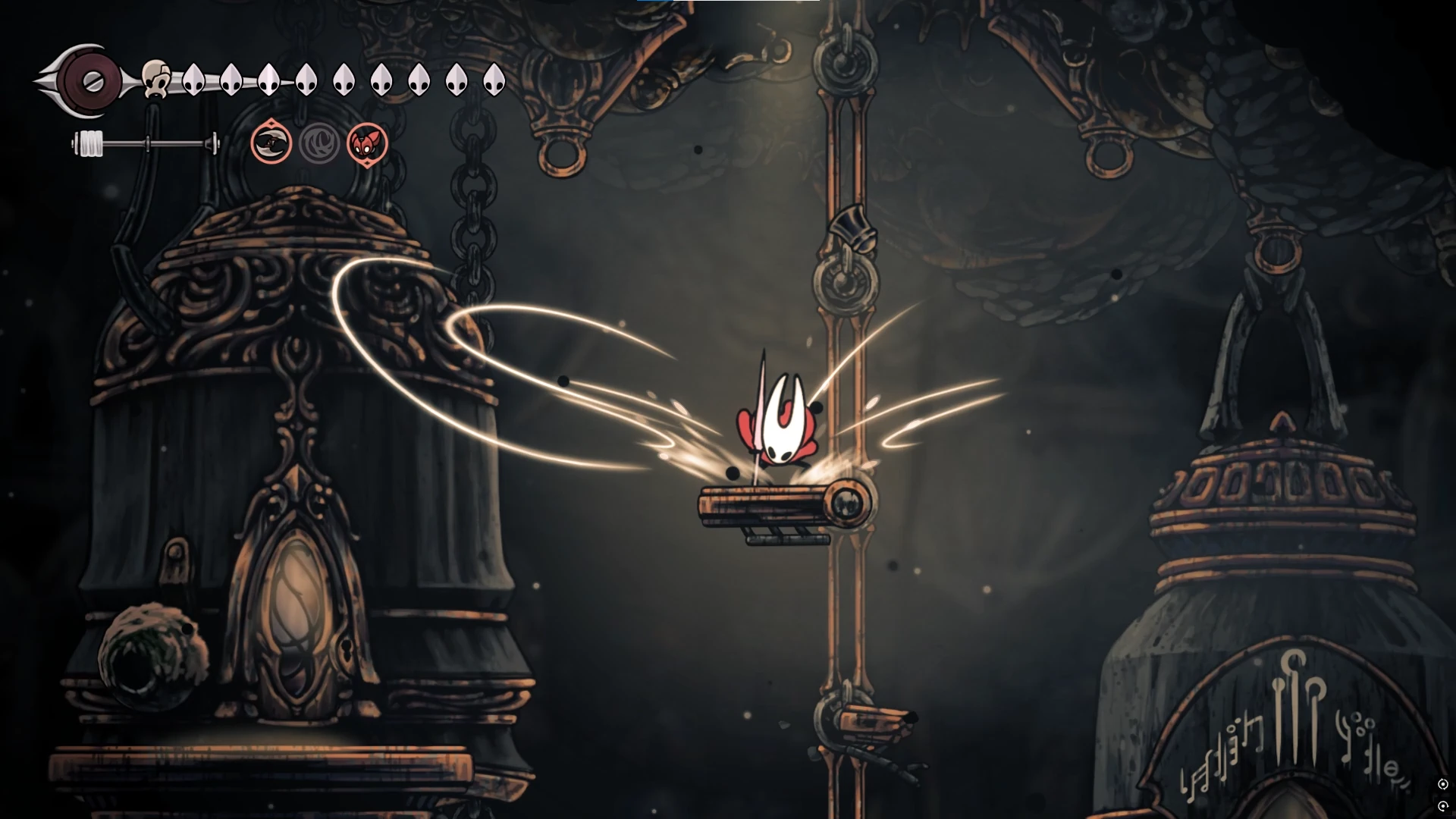The width and height of the screenshot is (1456, 819).
Task: Select the red masked bug tool icon
Action: tap(367, 143)
